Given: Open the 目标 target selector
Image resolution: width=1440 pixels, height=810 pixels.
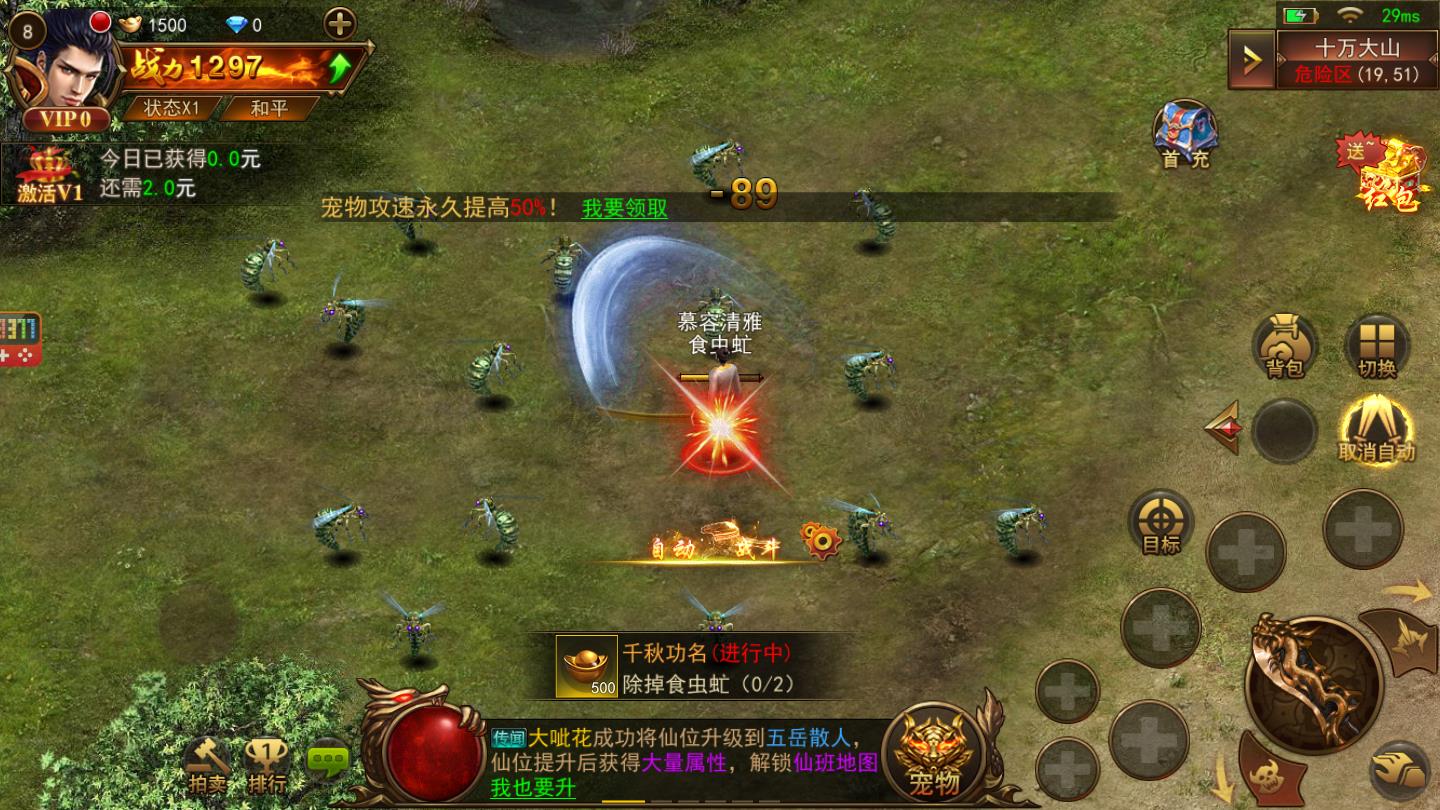Looking at the screenshot, I should click(x=1162, y=522).
